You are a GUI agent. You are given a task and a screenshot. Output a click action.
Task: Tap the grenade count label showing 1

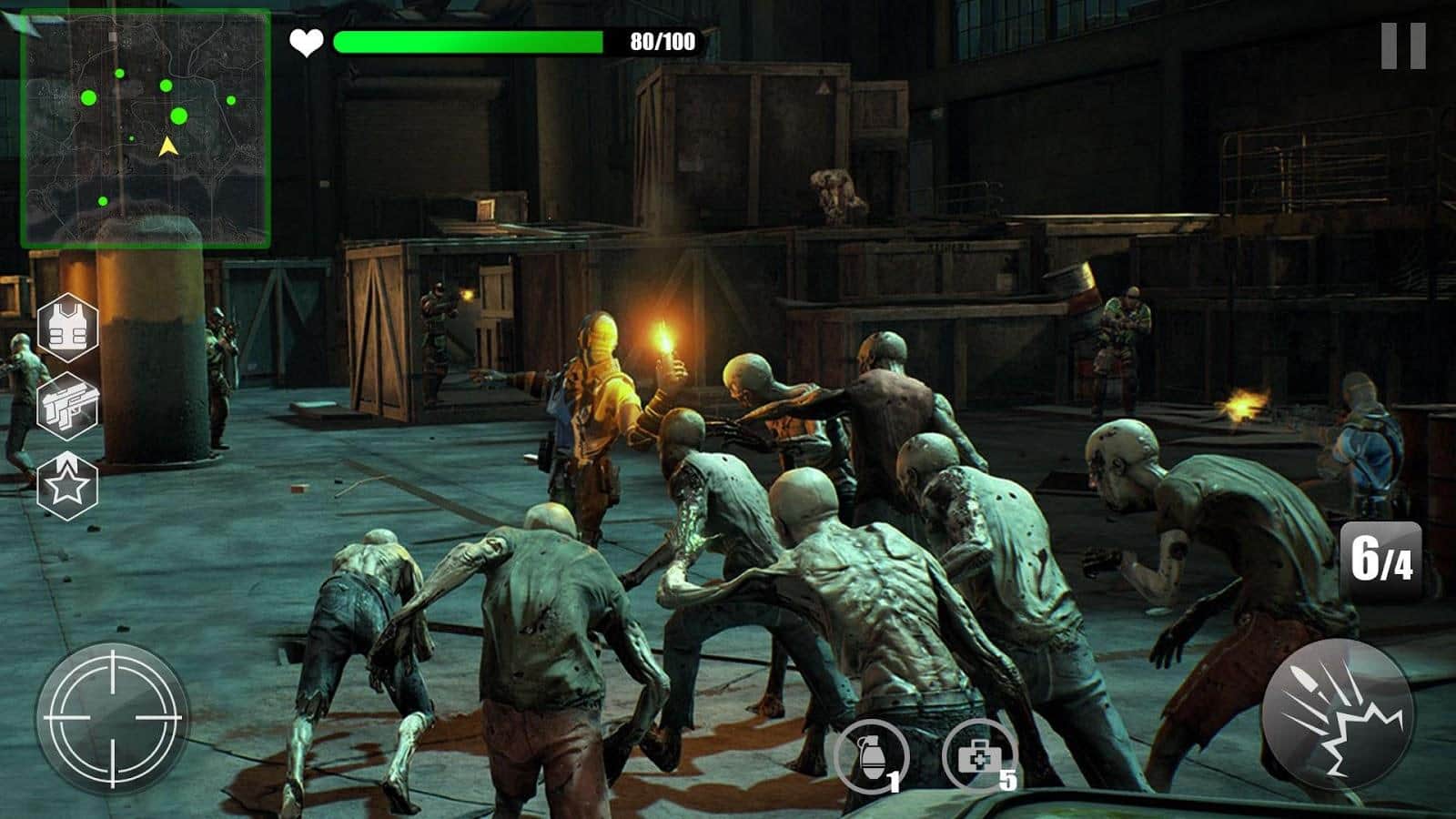895,784
